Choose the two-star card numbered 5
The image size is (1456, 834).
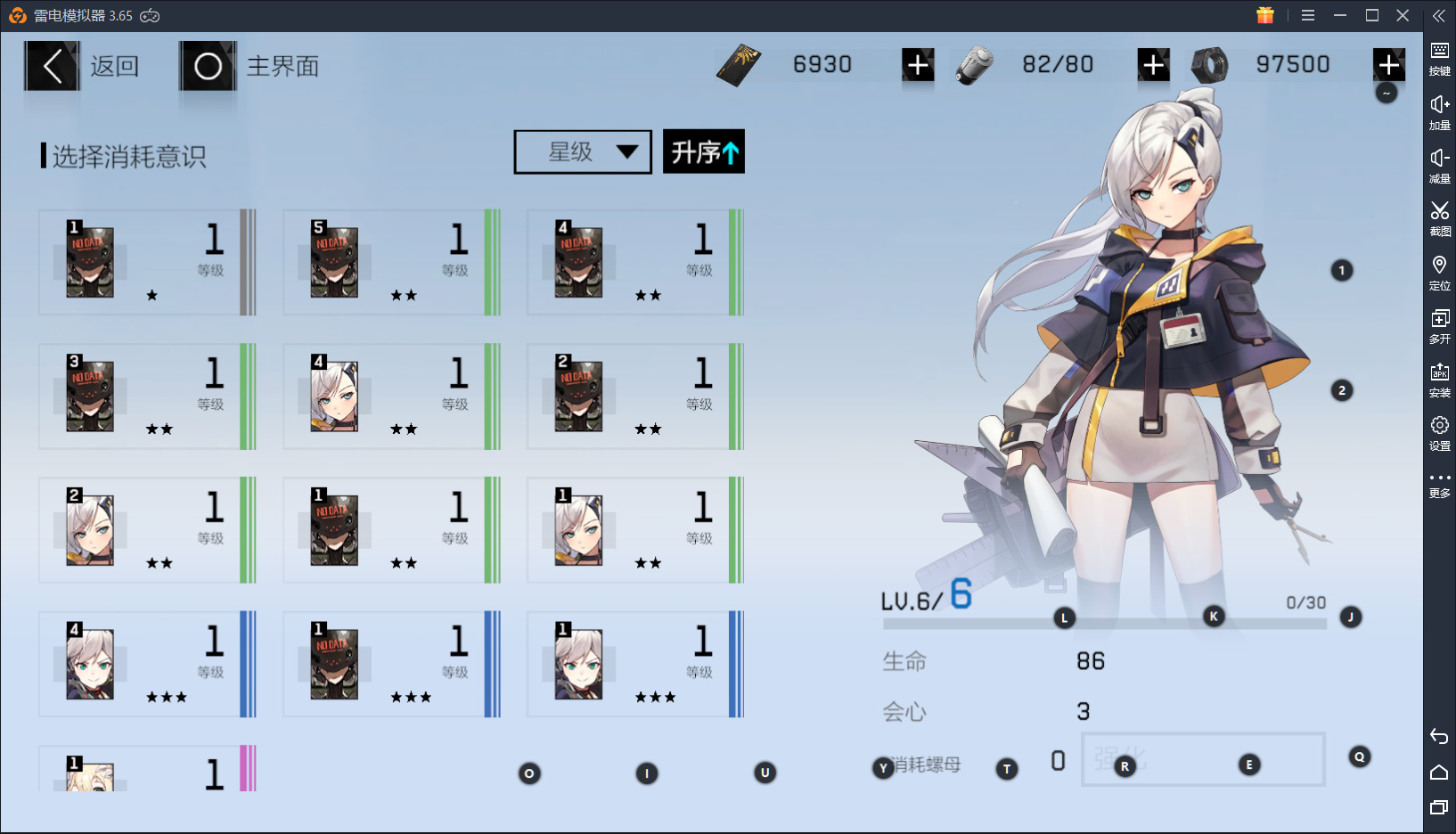click(391, 262)
